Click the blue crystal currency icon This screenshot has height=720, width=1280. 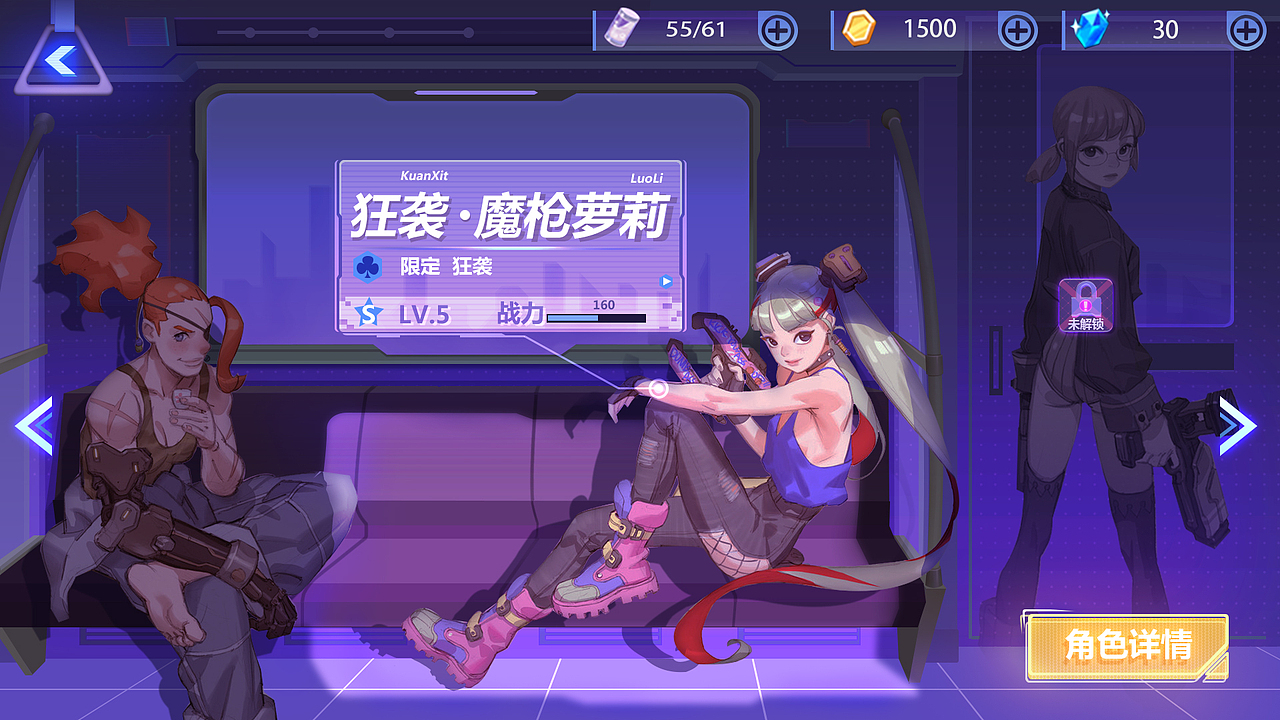(1089, 28)
